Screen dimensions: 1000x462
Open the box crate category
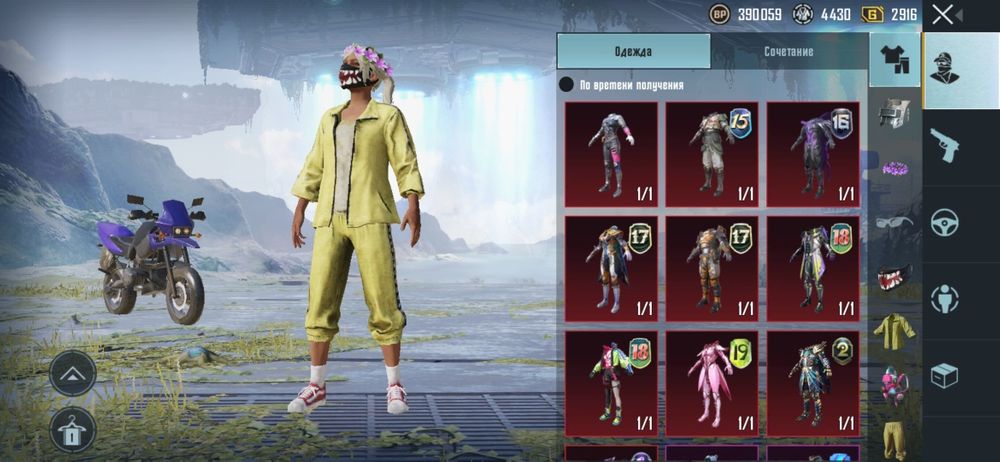pyautogui.click(x=945, y=375)
